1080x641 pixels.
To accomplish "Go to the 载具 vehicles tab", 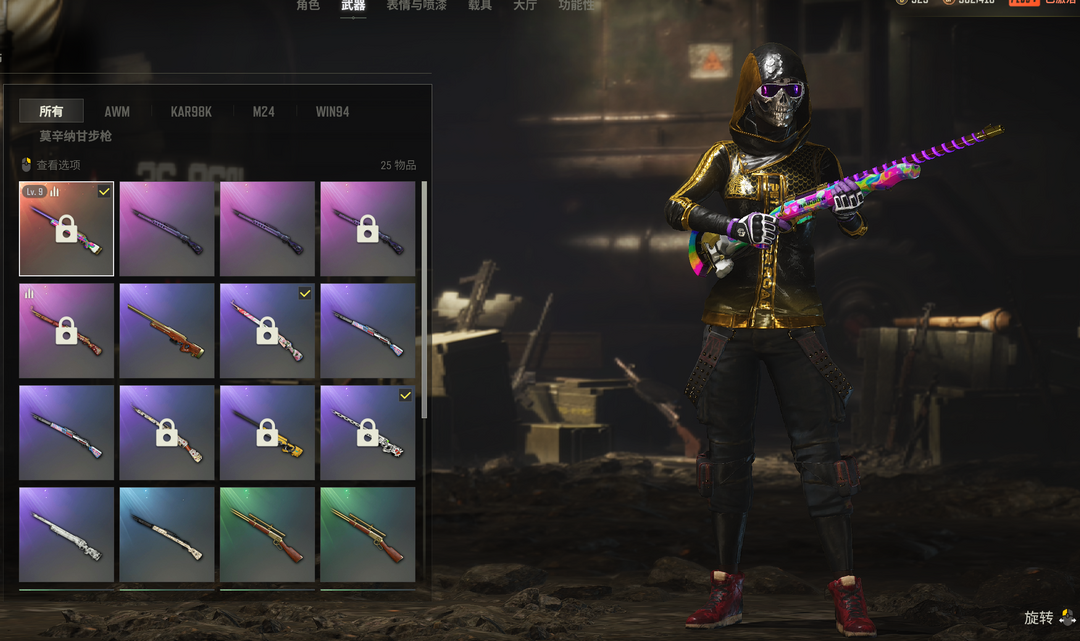I will (x=480, y=6).
